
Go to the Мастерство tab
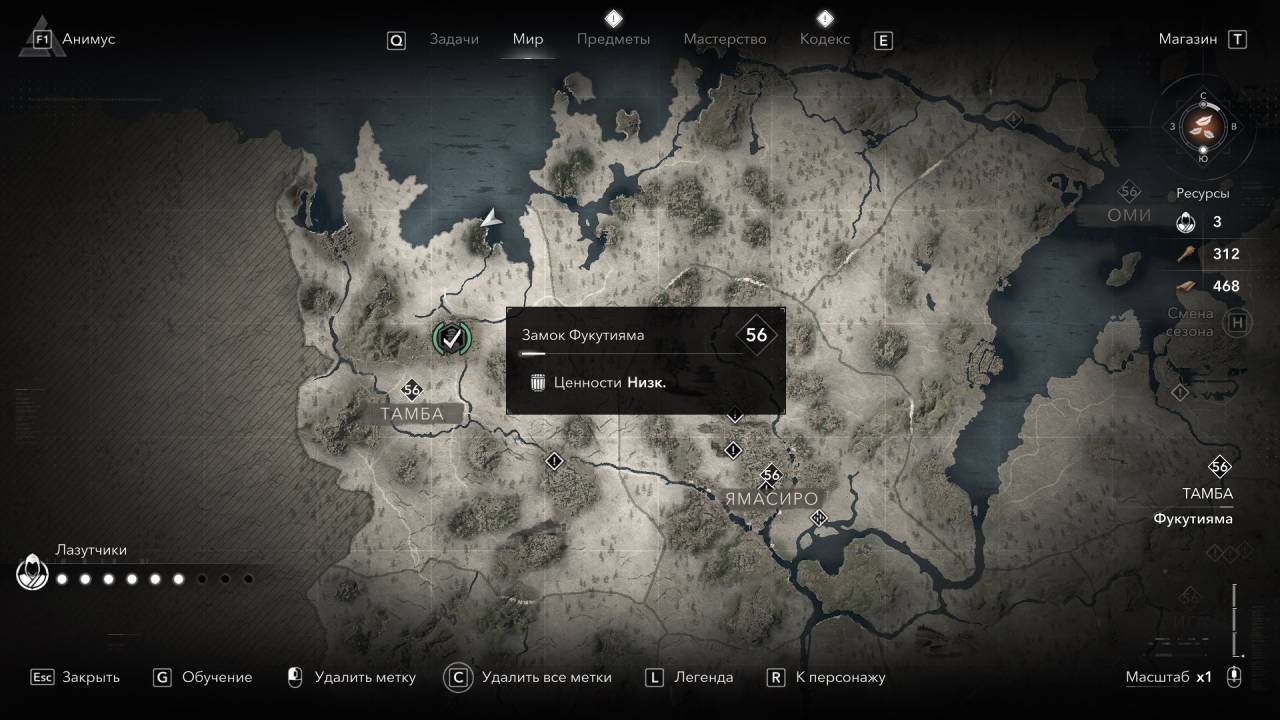coord(725,39)
